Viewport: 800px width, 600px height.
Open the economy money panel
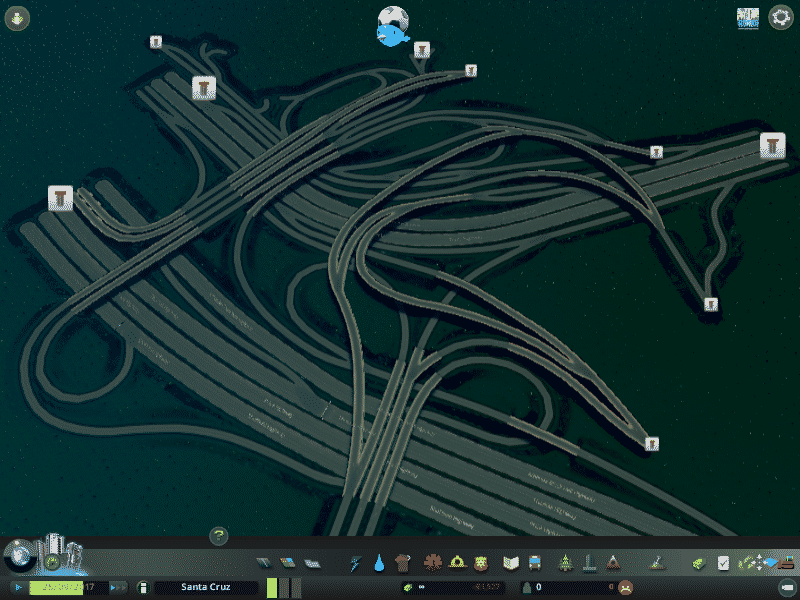700,563
